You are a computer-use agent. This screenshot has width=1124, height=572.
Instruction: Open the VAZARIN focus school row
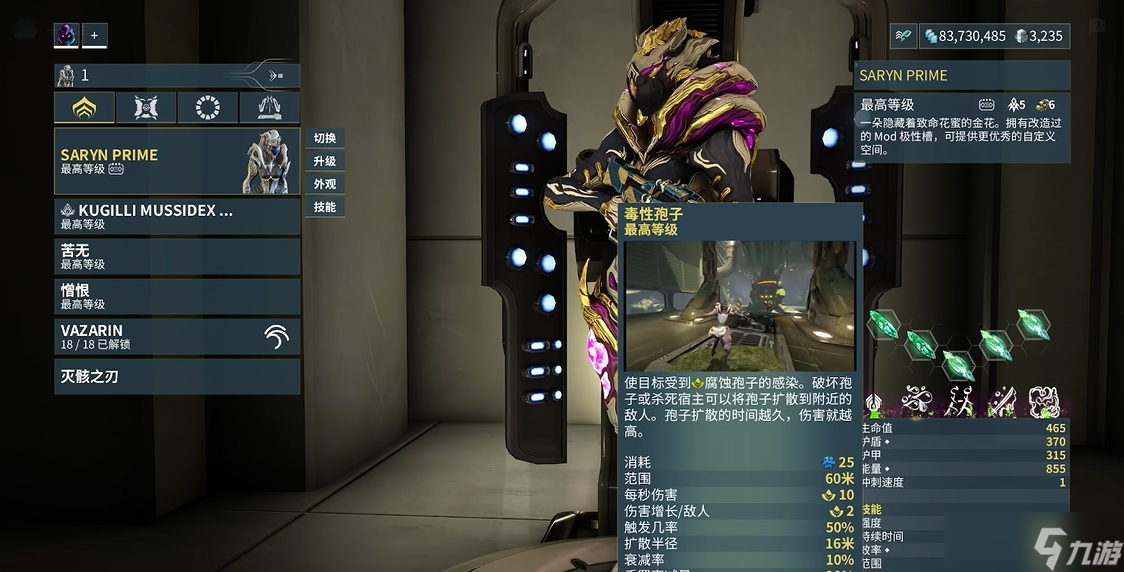point(176,336)
